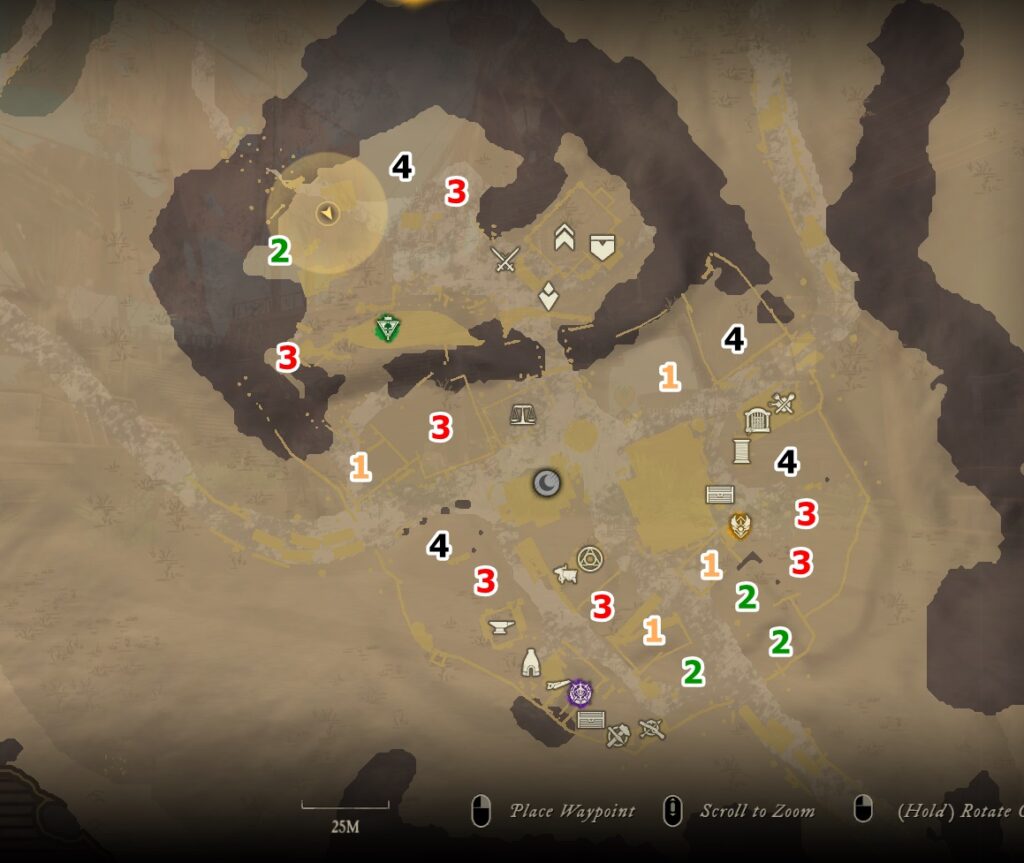Click the crossed swords map marker
Screen dimensions: 1024x863
point(506,260)
